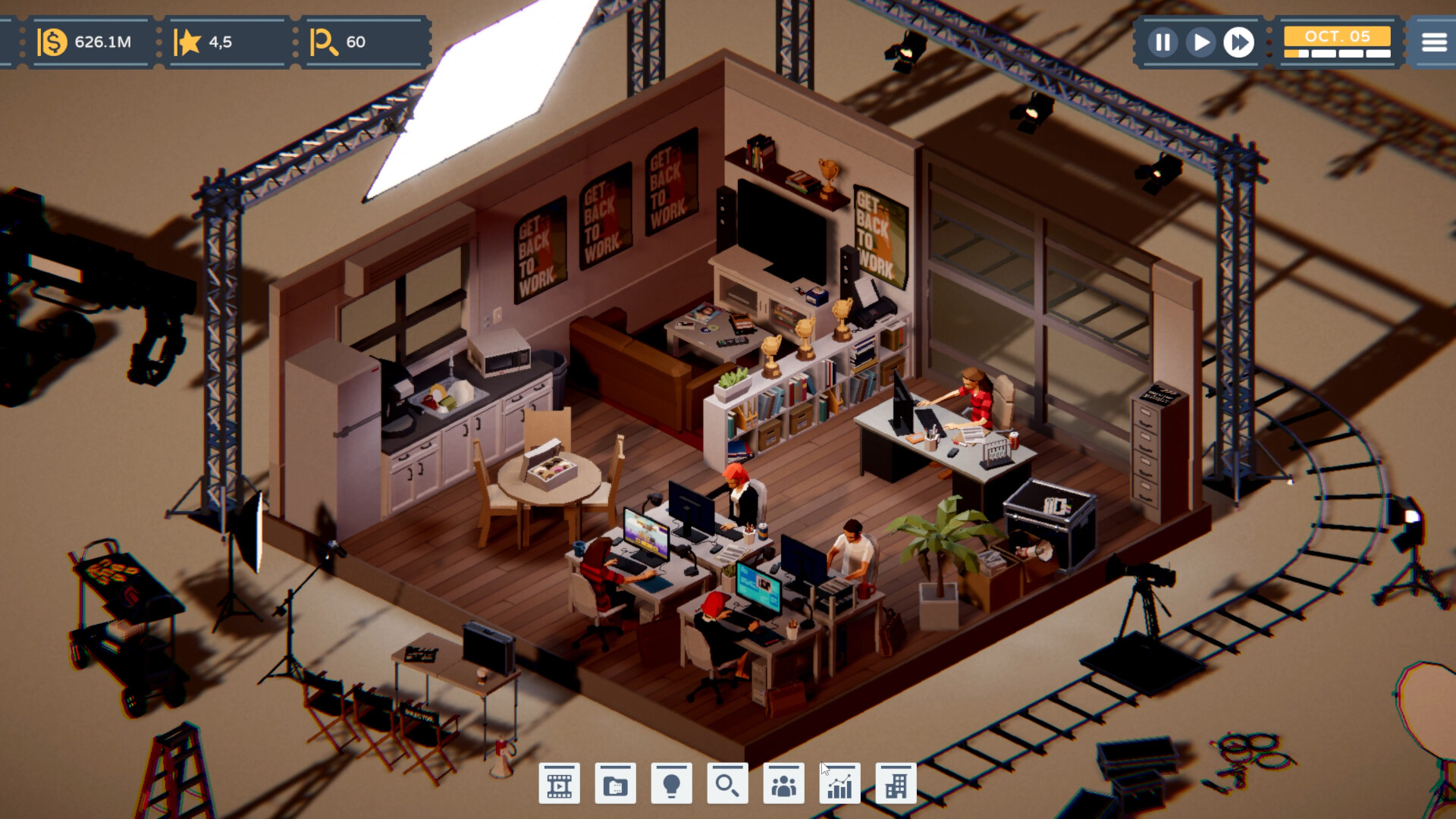Open staff management with the people icon
Image resolution: width=1456 pixels, height=819 pixels.
pos(785,783)
